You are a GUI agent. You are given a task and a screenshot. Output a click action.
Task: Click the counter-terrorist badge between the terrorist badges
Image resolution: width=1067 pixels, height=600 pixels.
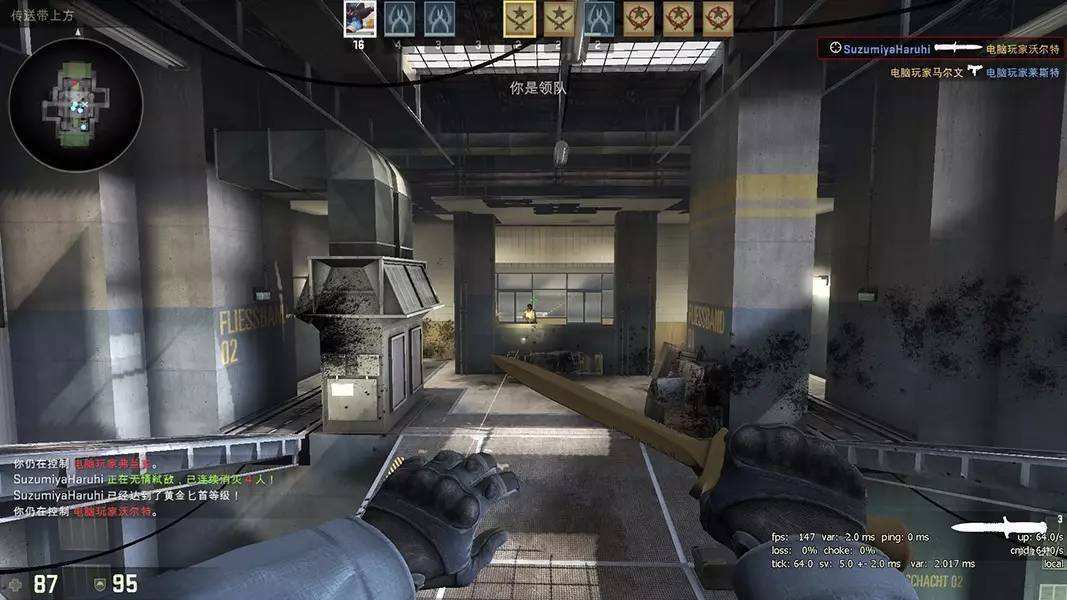(x=599, y=18)
